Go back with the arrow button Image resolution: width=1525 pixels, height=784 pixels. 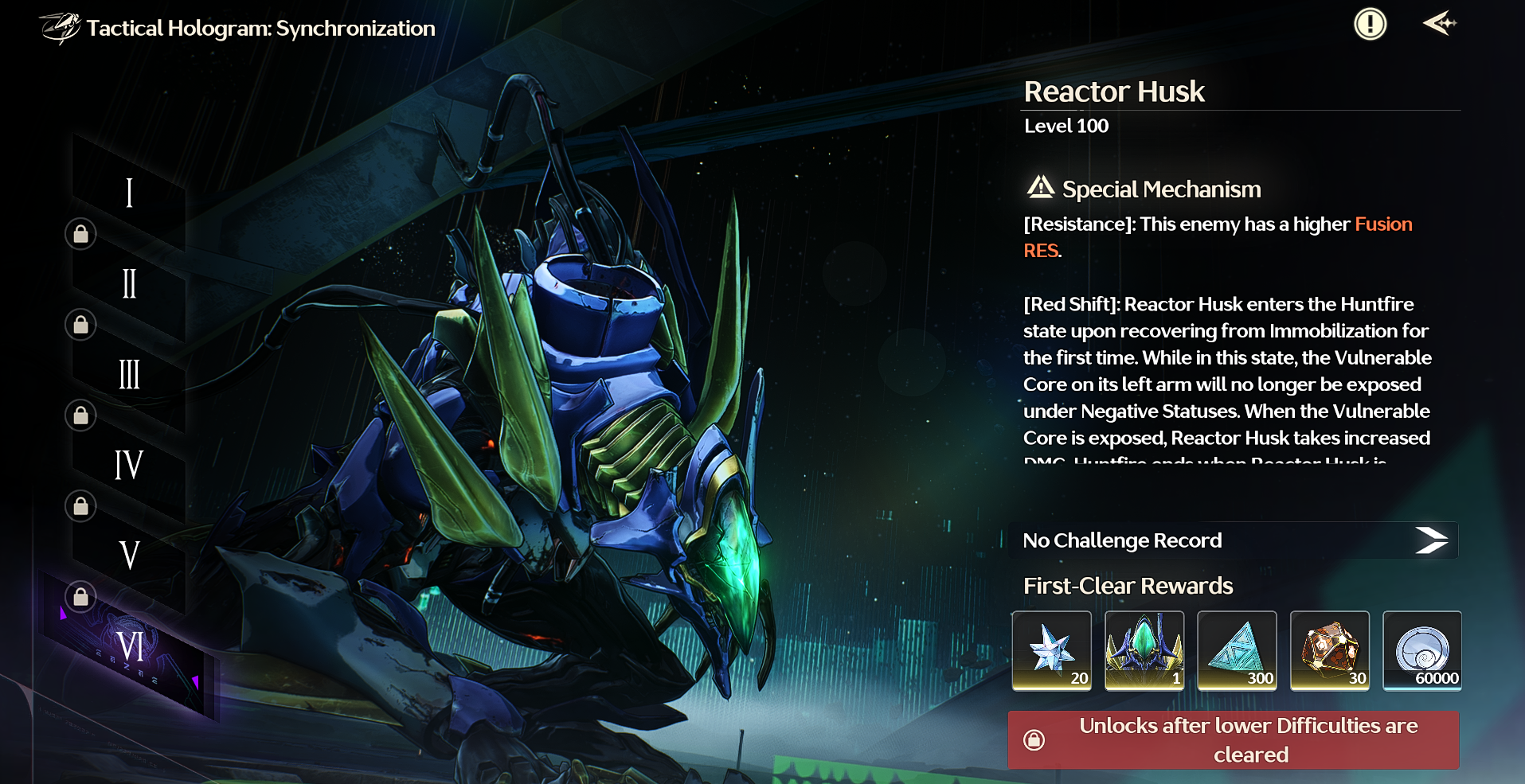point(1439,24)
